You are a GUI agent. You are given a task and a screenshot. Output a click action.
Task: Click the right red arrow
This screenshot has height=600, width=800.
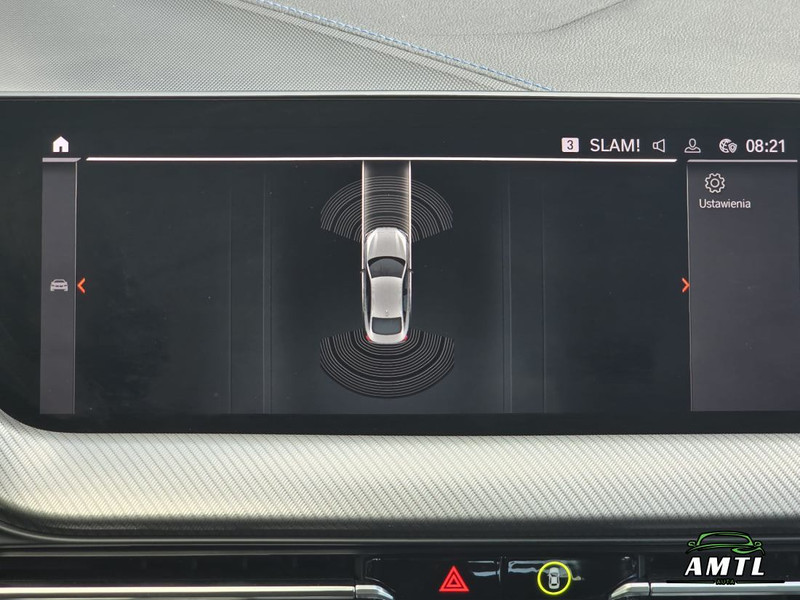coord(685,286)
